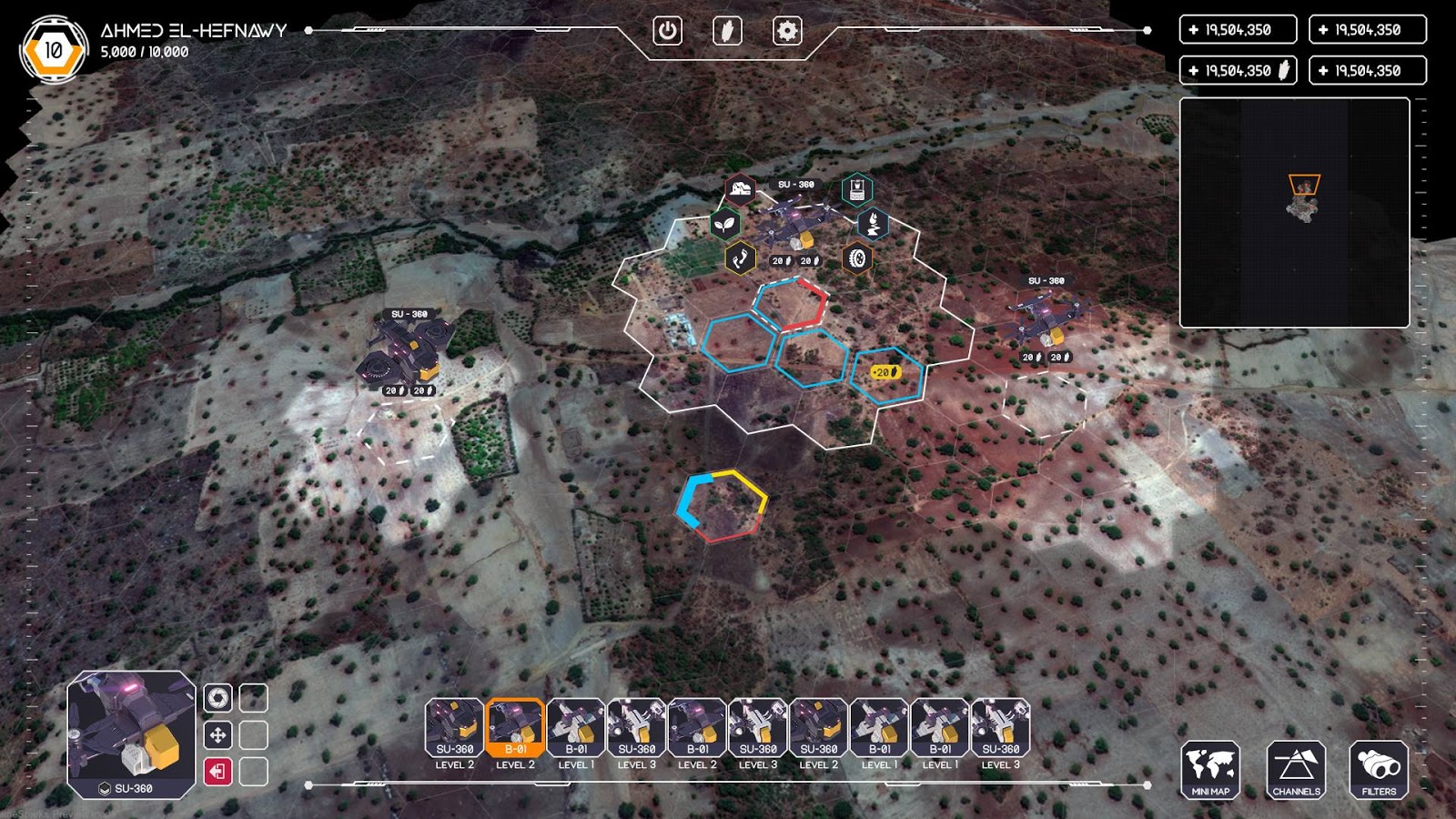Choose the house hexagon icon
Viewport: 1456px width, 819px height.
tap(741, 189)
